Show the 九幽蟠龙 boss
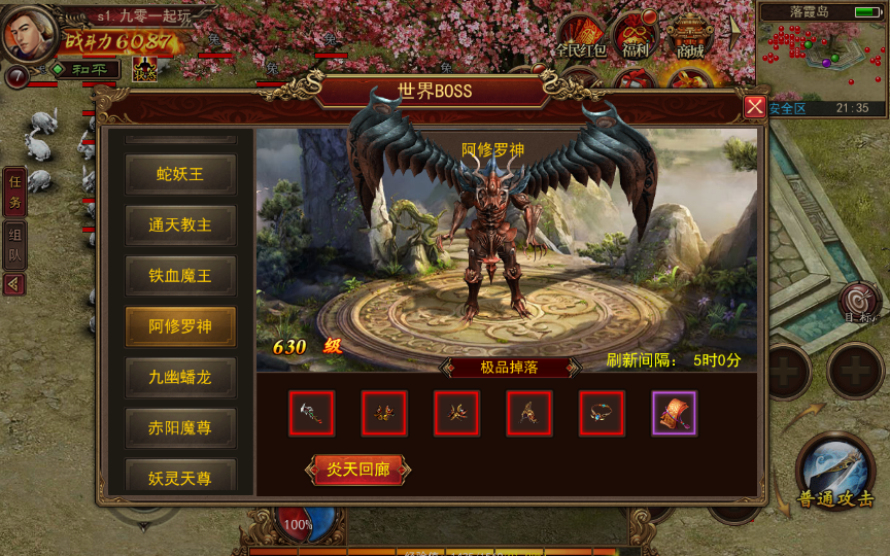This screenshot has width=890, height=556. [x=181, y=378]
